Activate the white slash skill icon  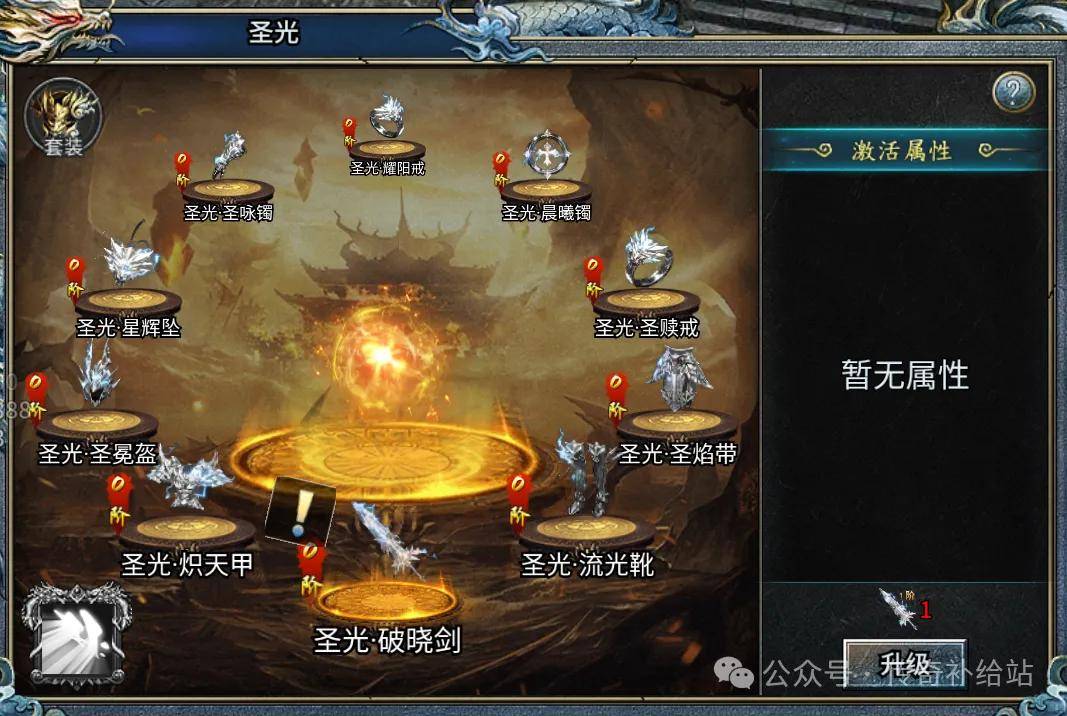[x=76, y=635]
